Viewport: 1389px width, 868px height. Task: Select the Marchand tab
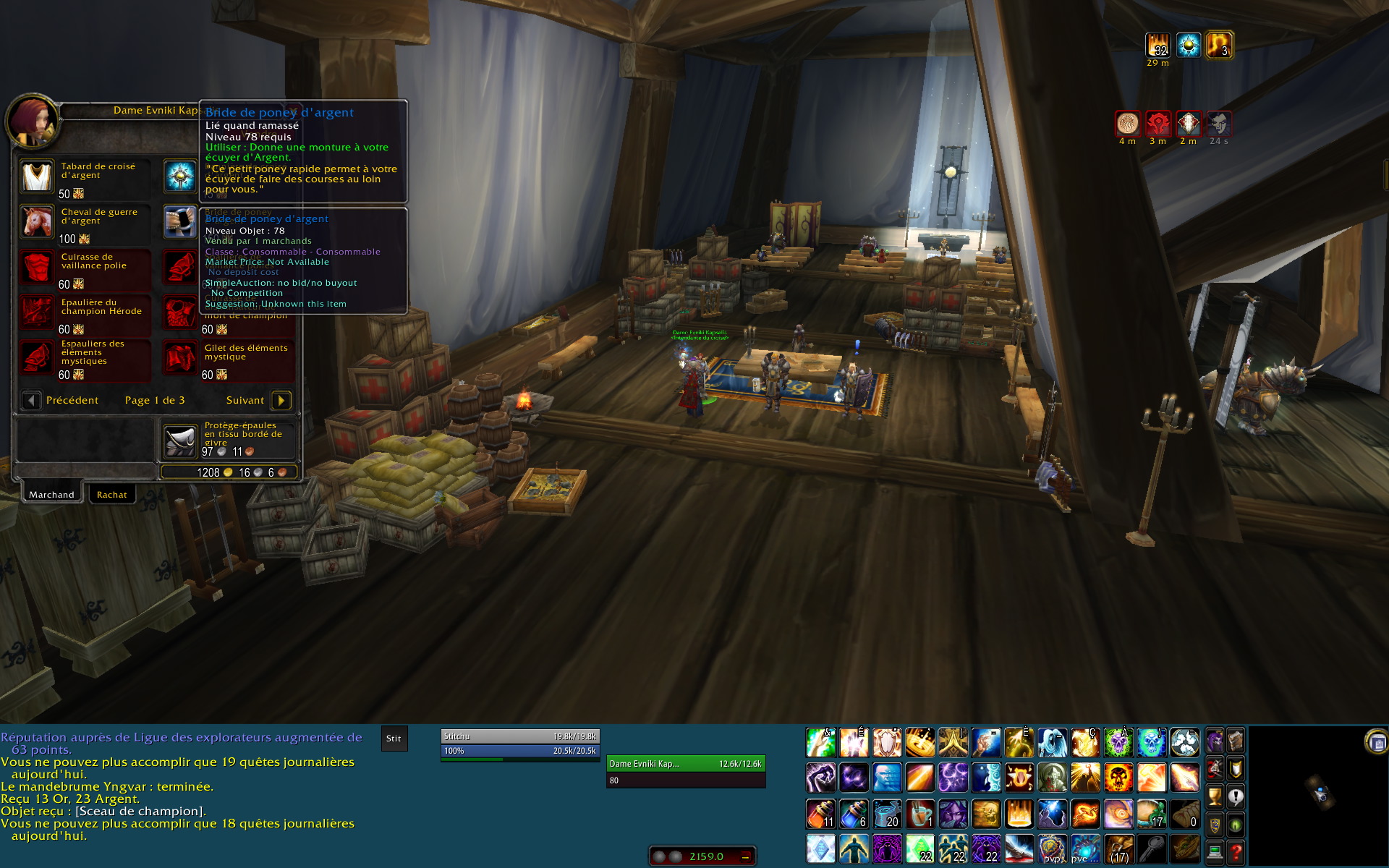click(51, 495)
